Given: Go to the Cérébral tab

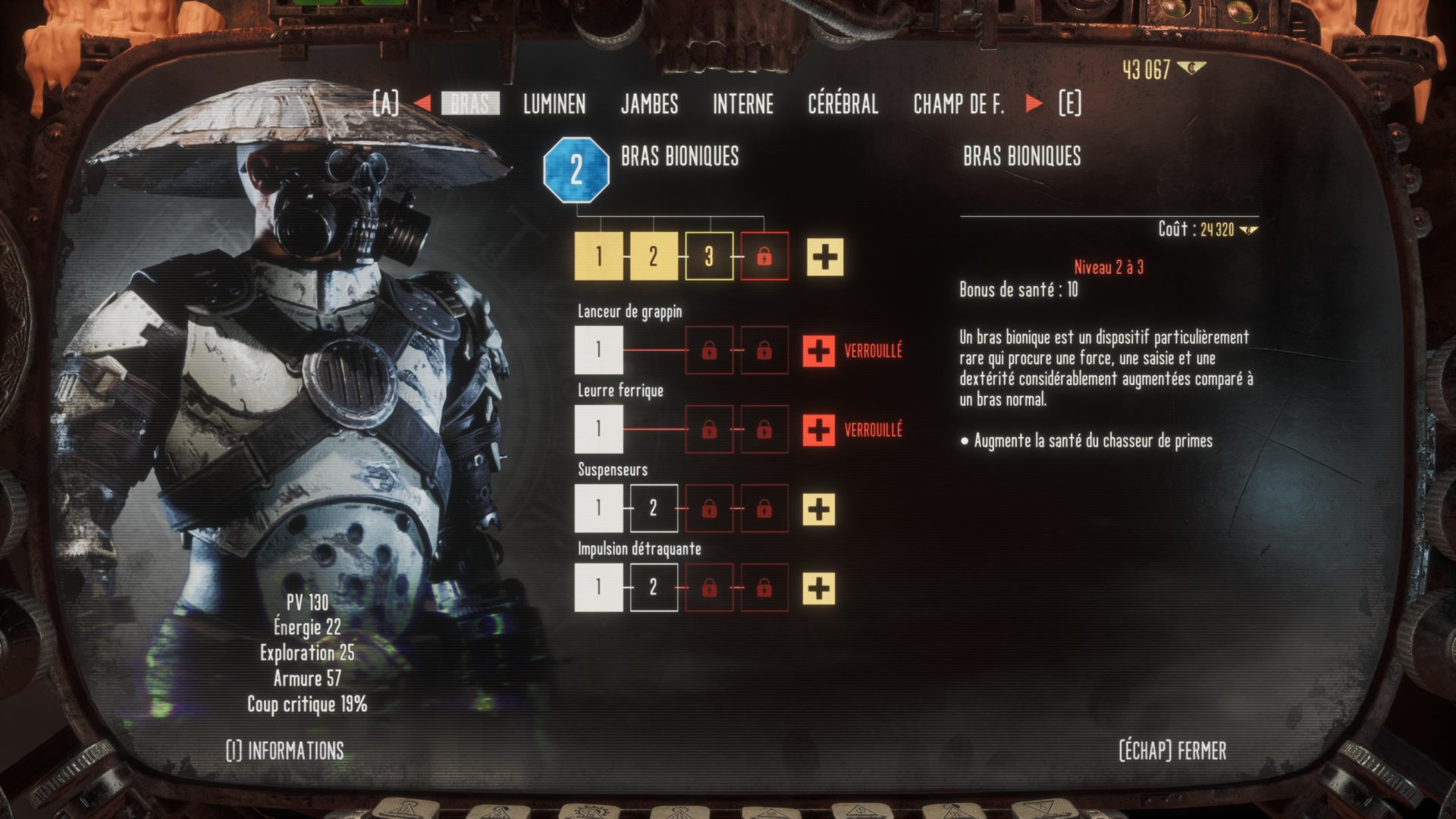Looking at the screenshot, I should pyautogui.click(x=843, y=104).
